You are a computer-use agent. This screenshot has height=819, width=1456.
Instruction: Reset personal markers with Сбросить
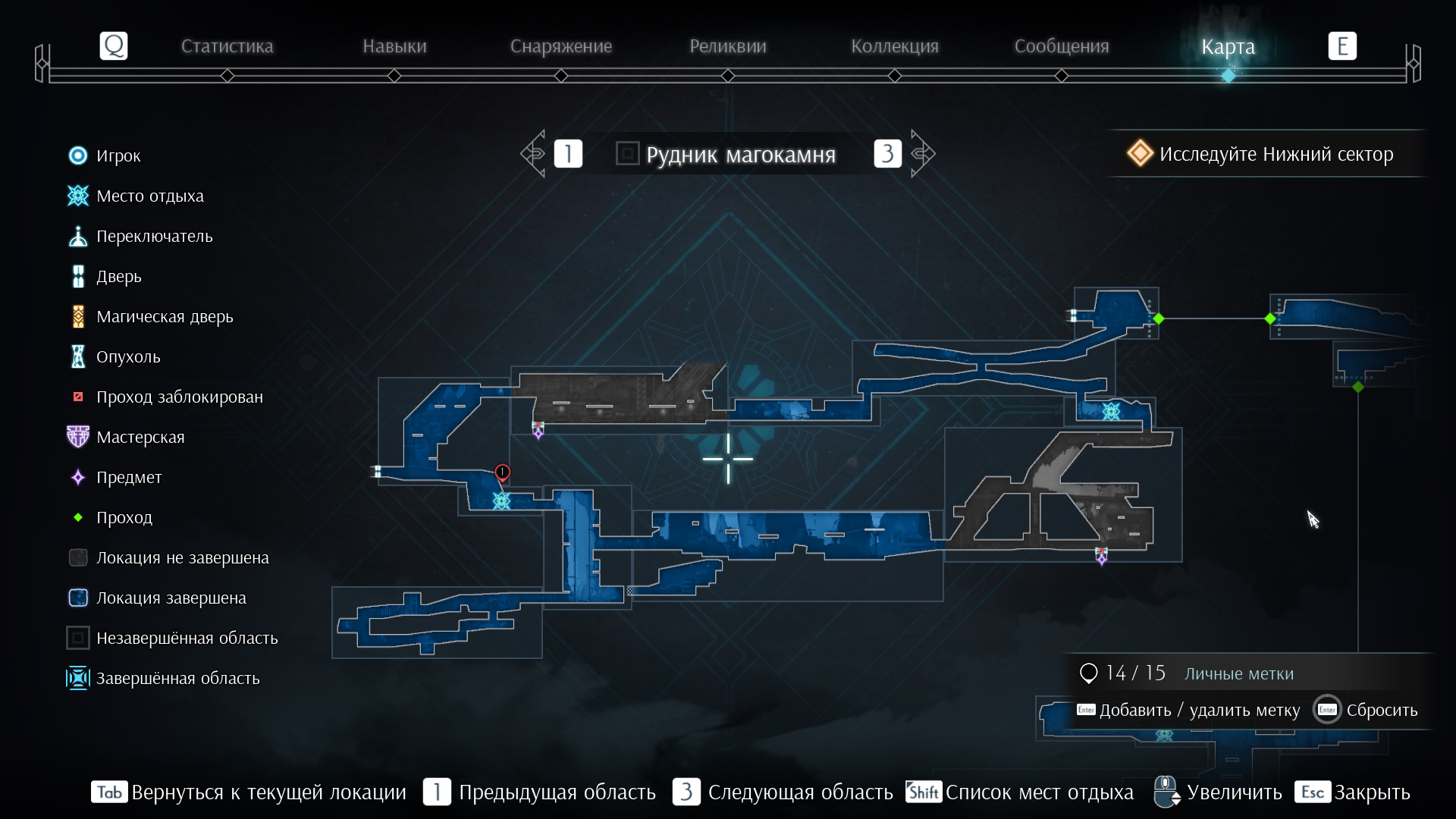1366,711
